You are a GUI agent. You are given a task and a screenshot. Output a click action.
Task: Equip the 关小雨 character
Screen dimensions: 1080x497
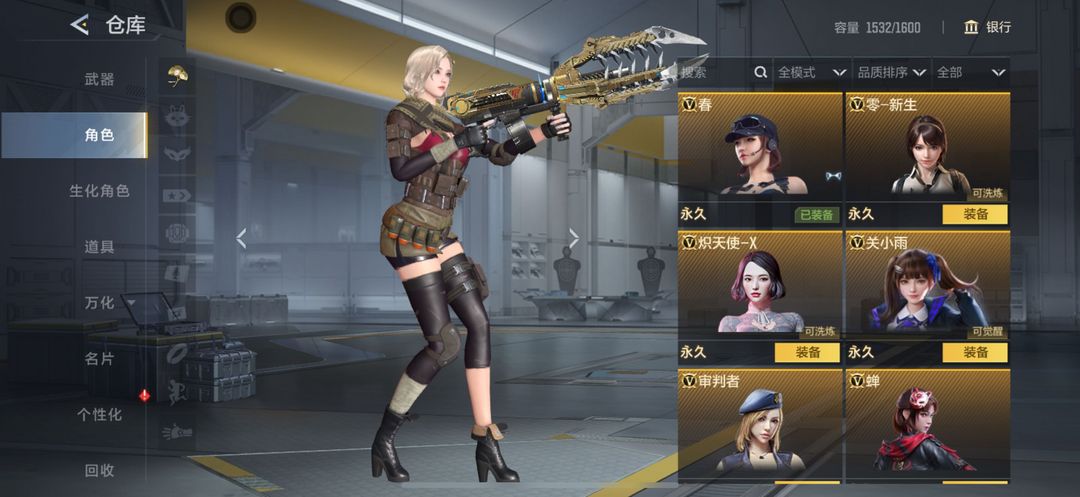pos(975,352)
